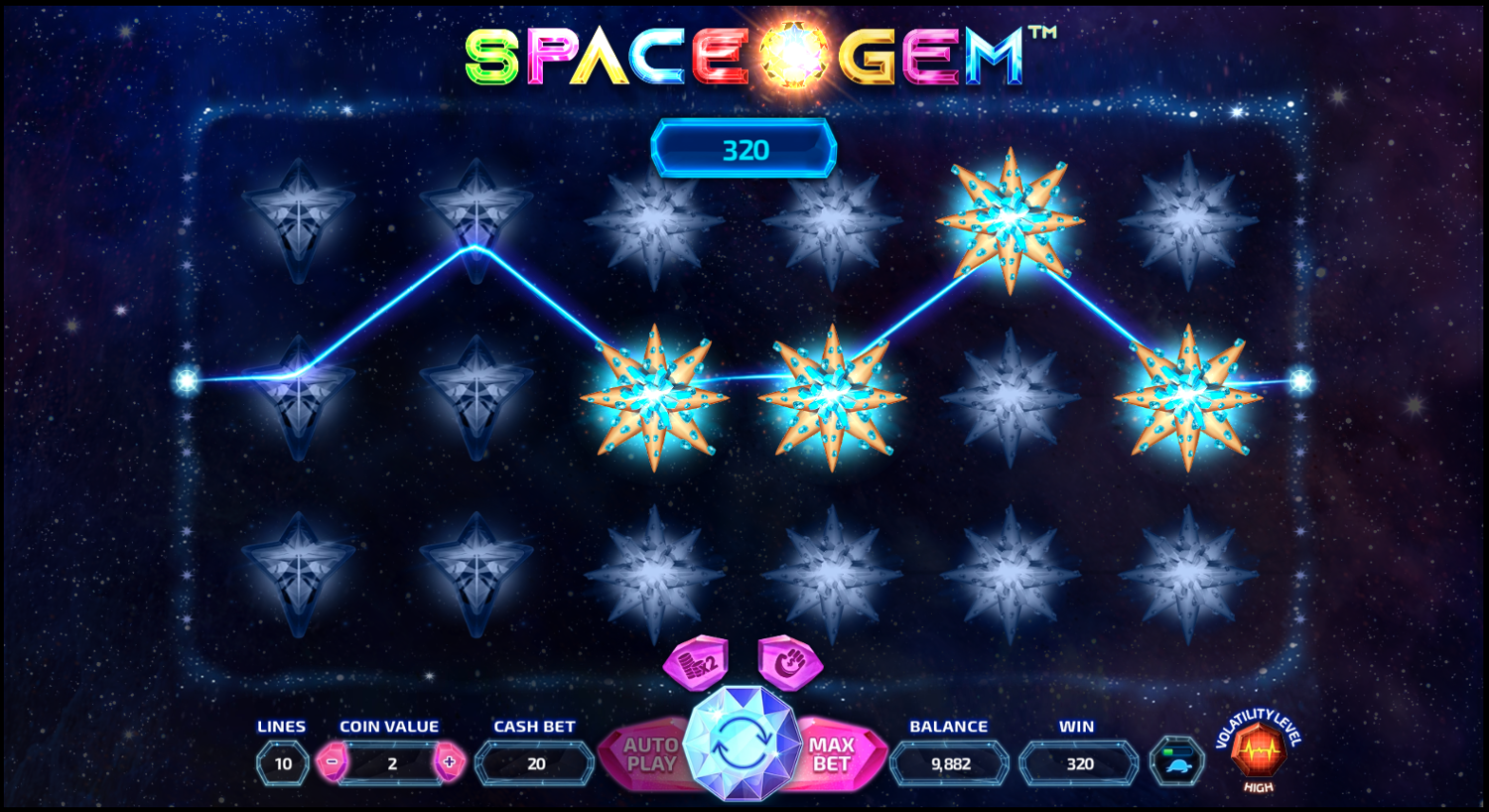
Task: Activate the x2 coins gamble gem
Action: tap(696, 662)
